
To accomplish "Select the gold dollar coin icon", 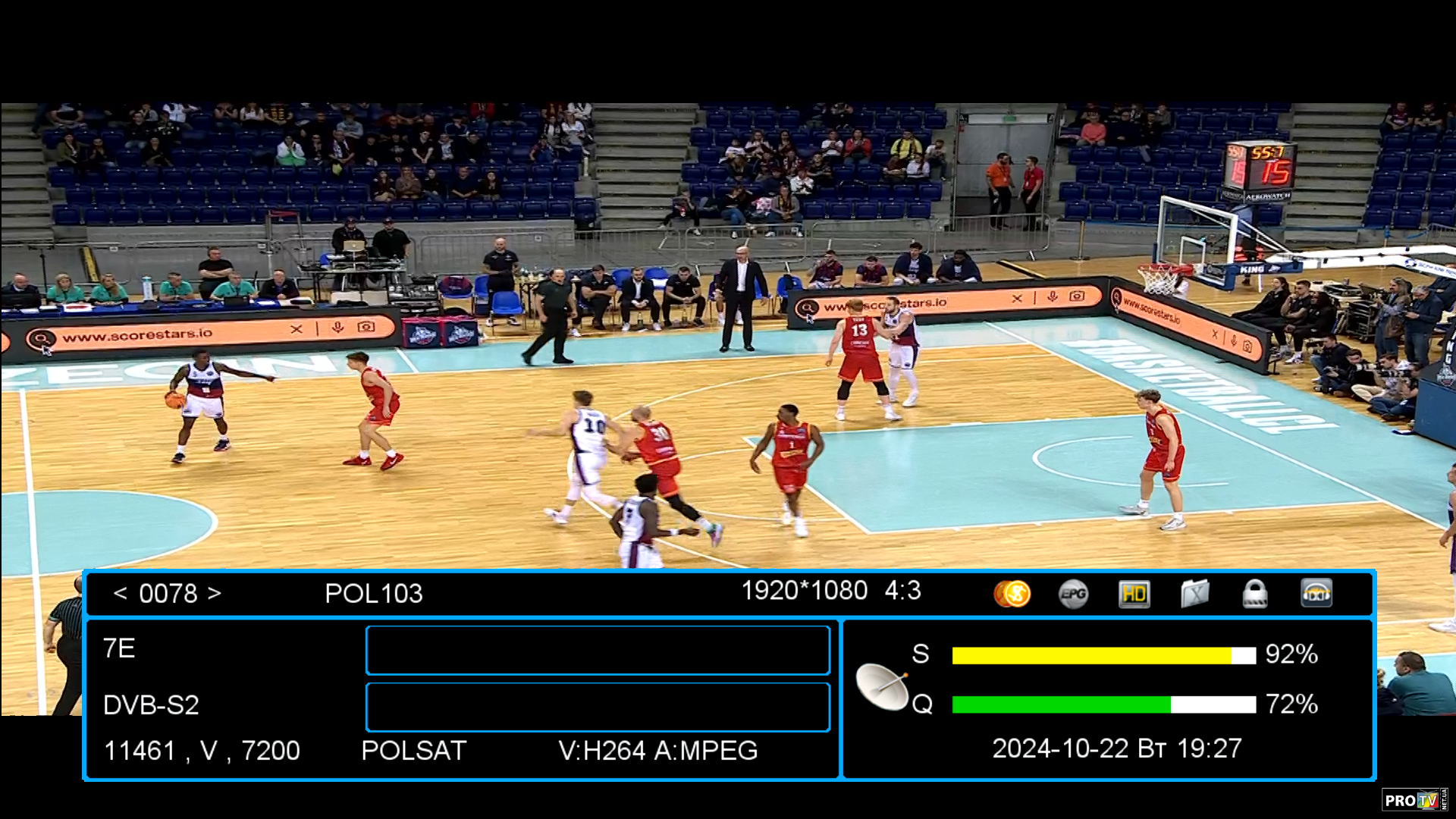I will click(1012, 594).
